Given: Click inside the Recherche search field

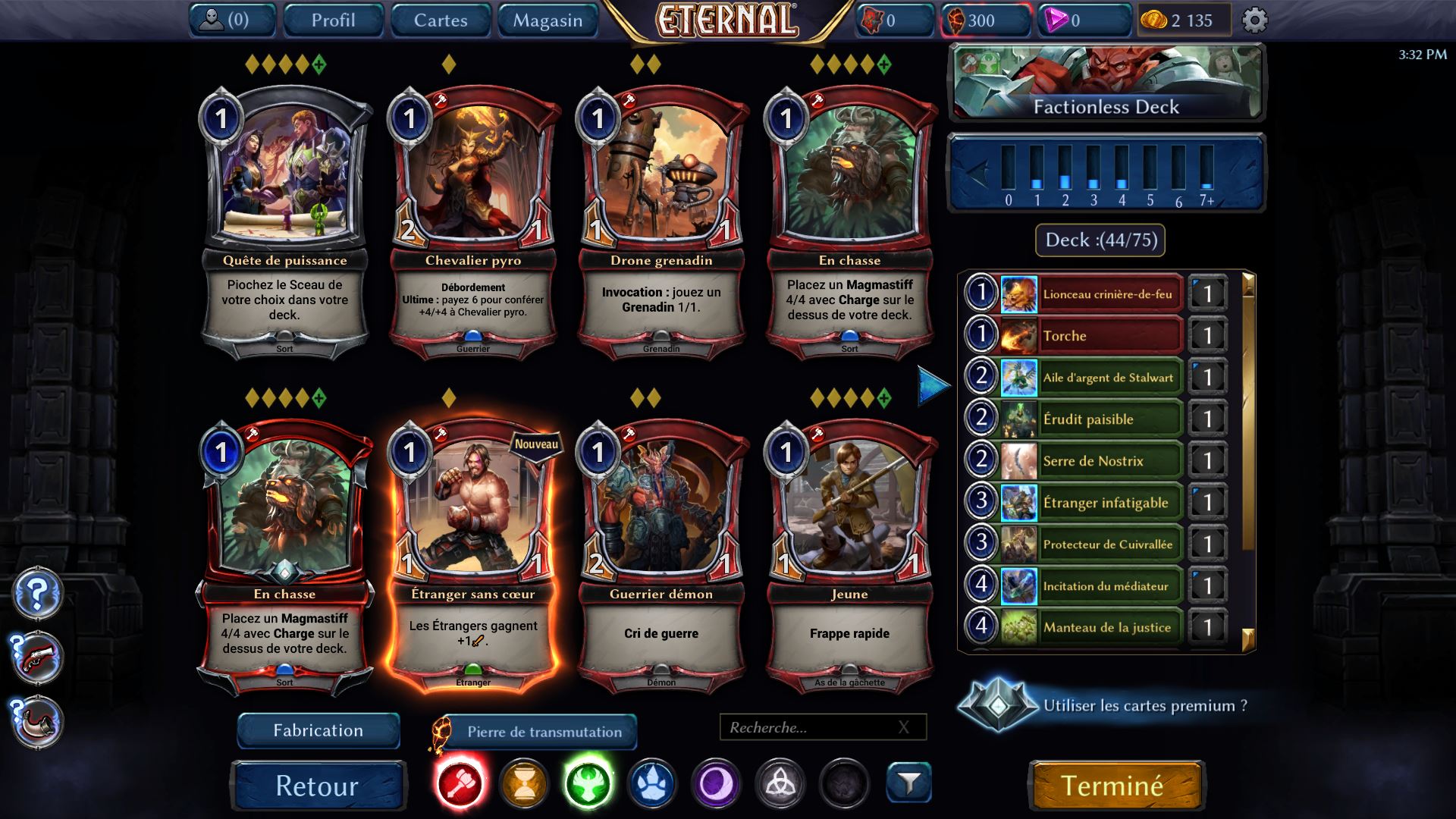Looking at the screenshot, I should (811, 727).
